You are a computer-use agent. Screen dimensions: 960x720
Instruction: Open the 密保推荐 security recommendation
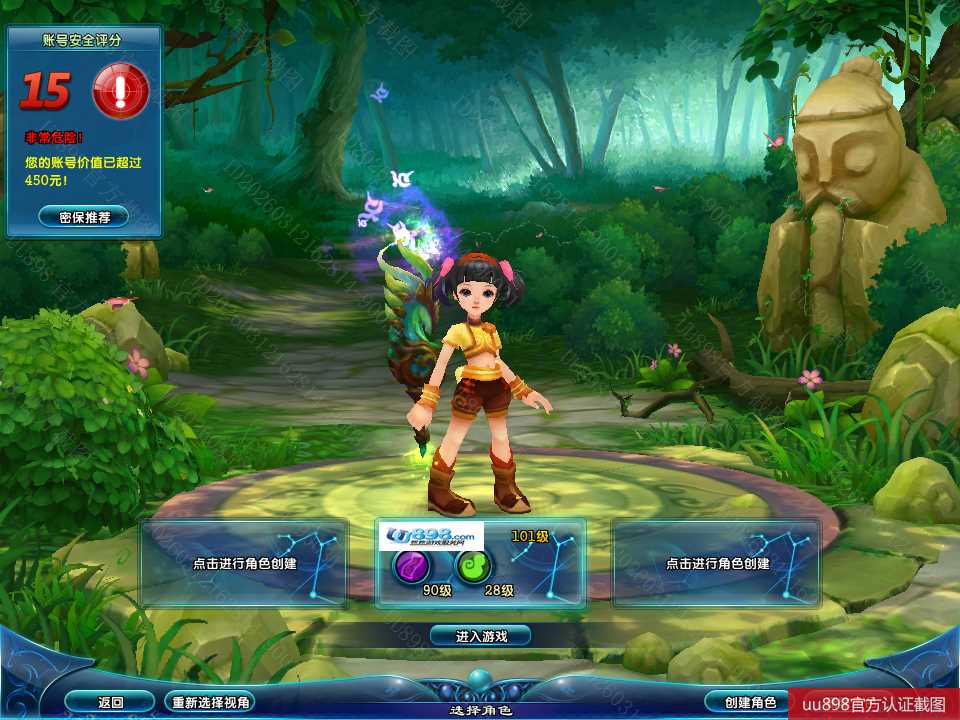[84, 216]
